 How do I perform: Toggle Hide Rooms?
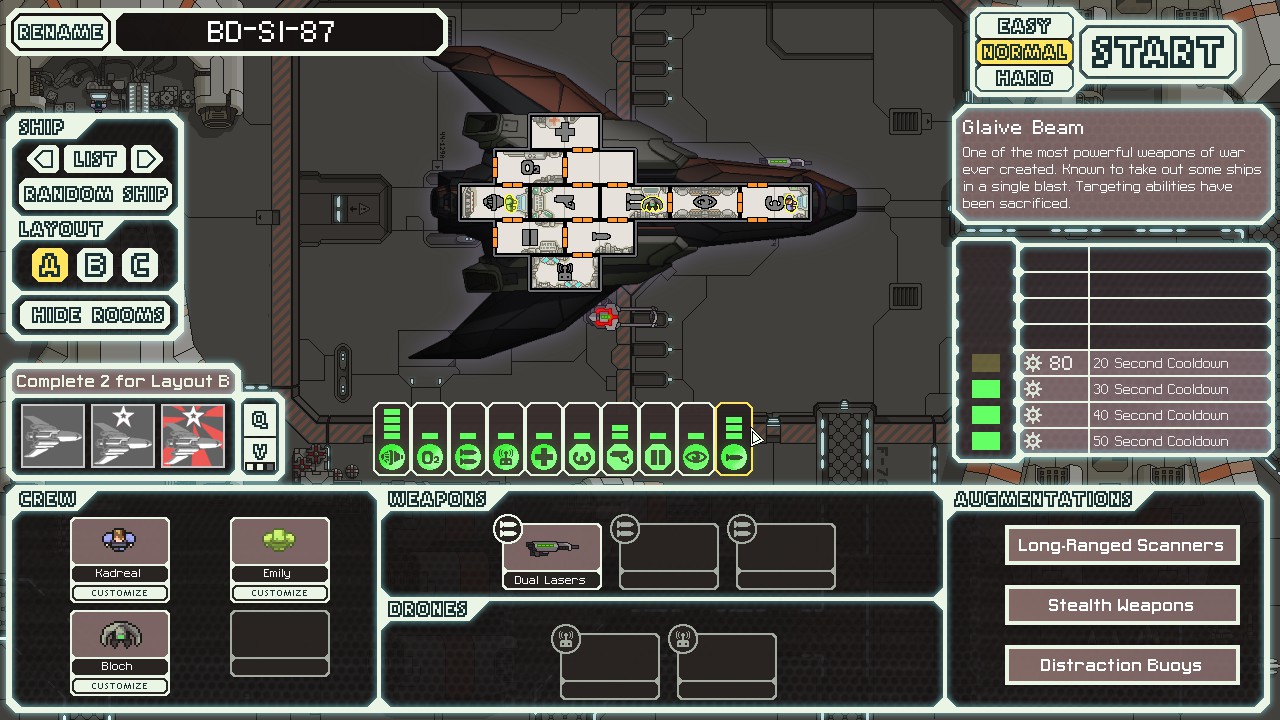pyautogui.click(x=97, y=315)
